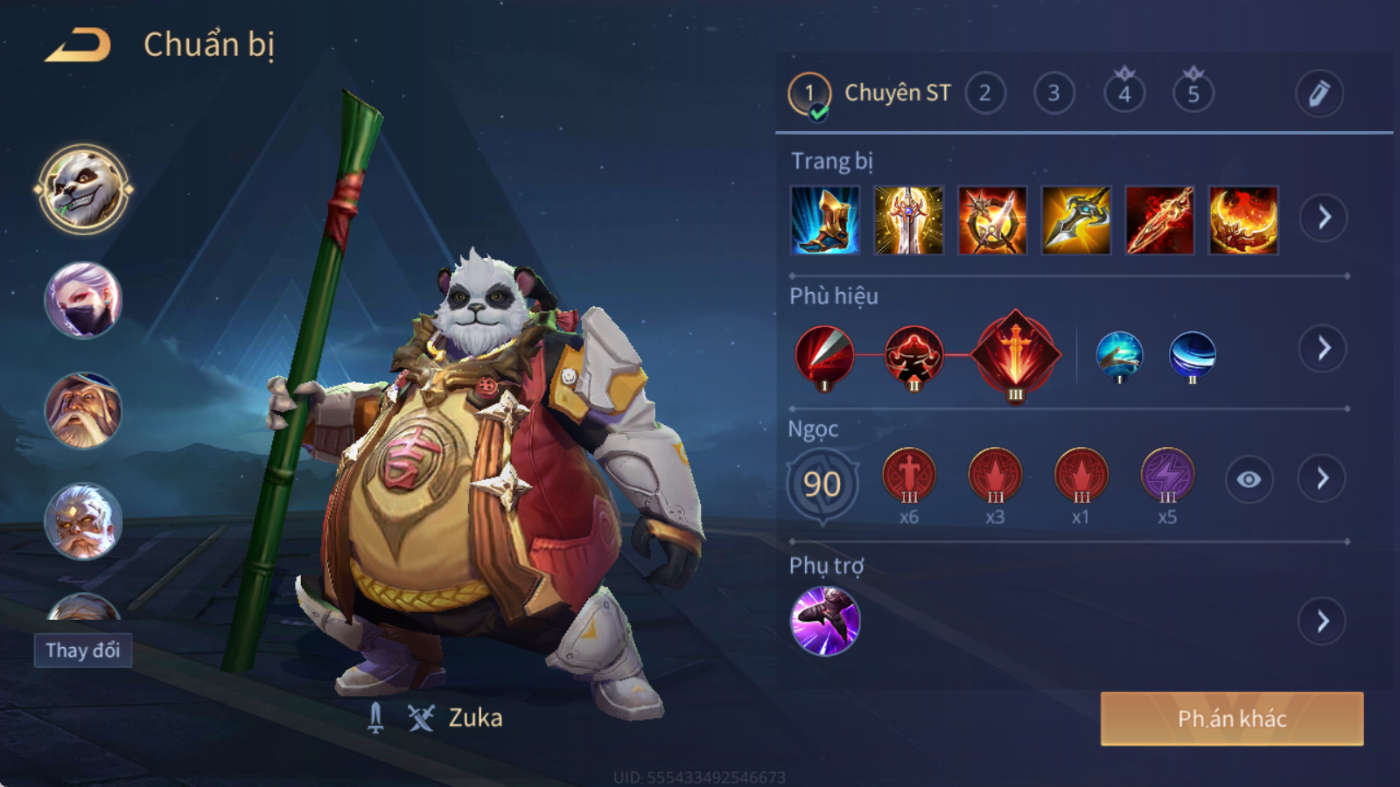Open build preset 5
The height and width of the screenshot is (787, 1400).
pyautogui.click(x=1193, y=93)
